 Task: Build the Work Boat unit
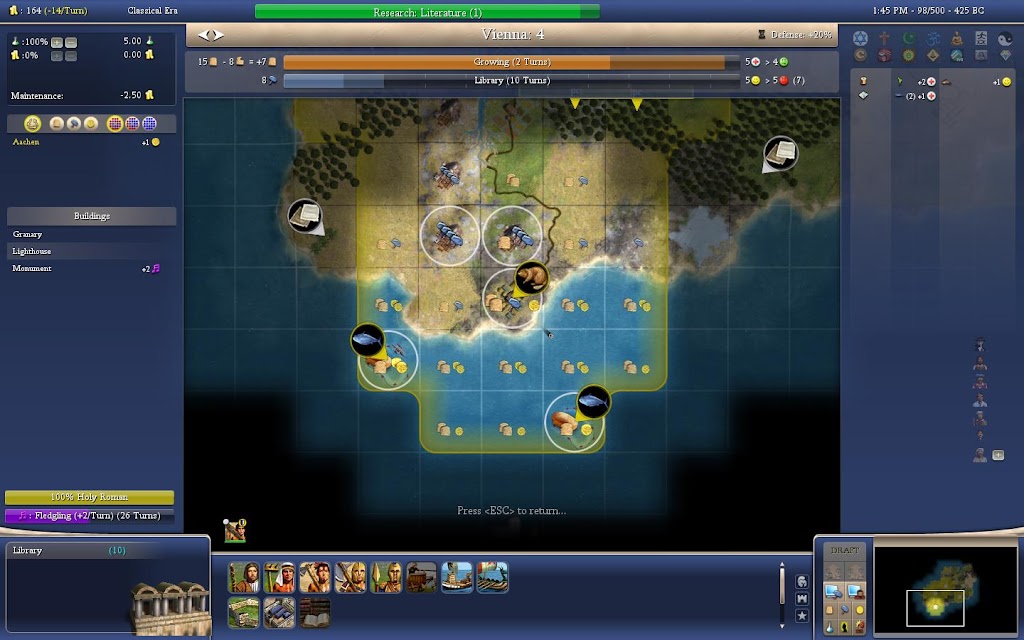point(456,577)
